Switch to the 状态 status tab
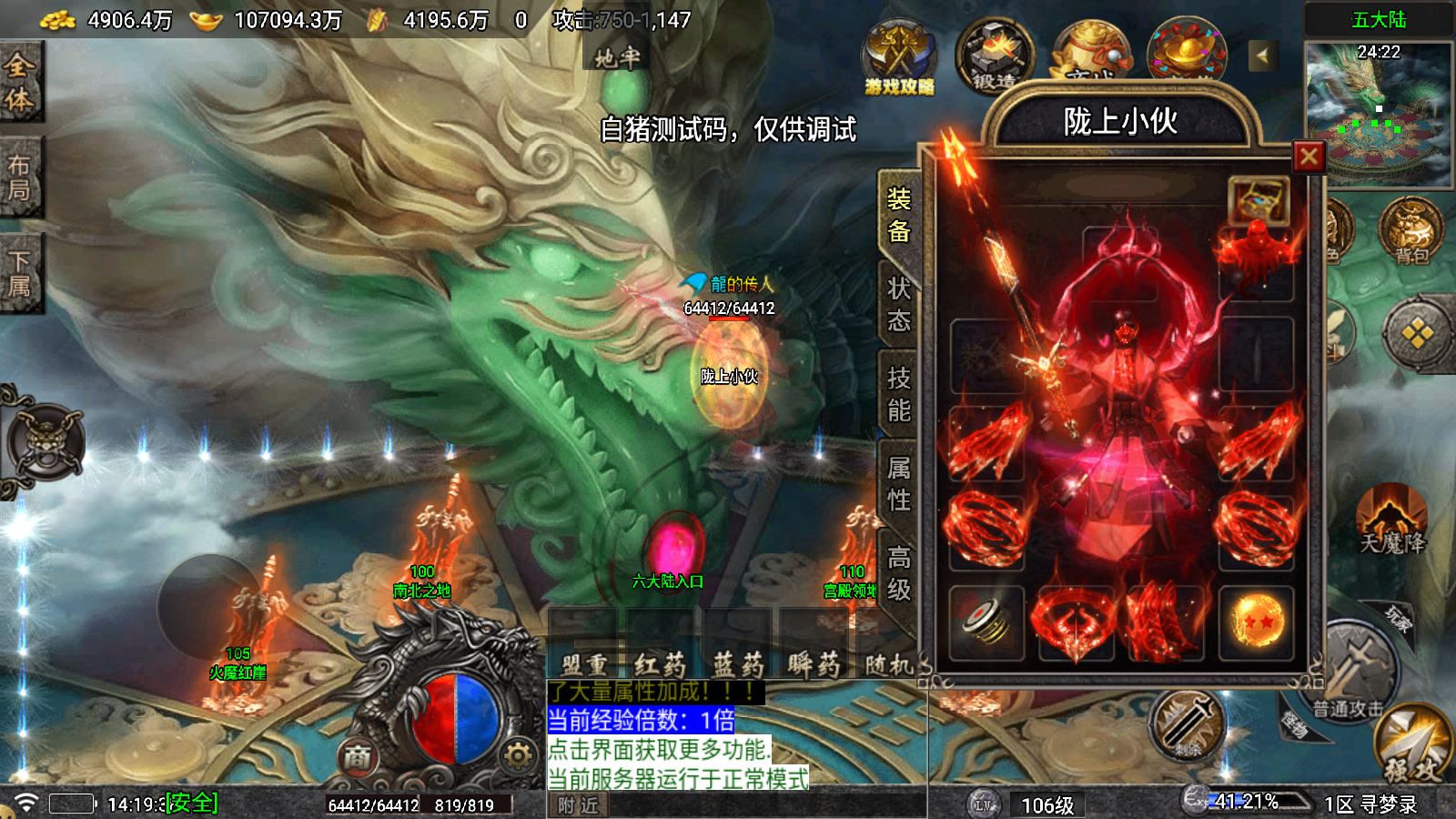The width and height of the screenshot is (1456, 819). (899, 305)
